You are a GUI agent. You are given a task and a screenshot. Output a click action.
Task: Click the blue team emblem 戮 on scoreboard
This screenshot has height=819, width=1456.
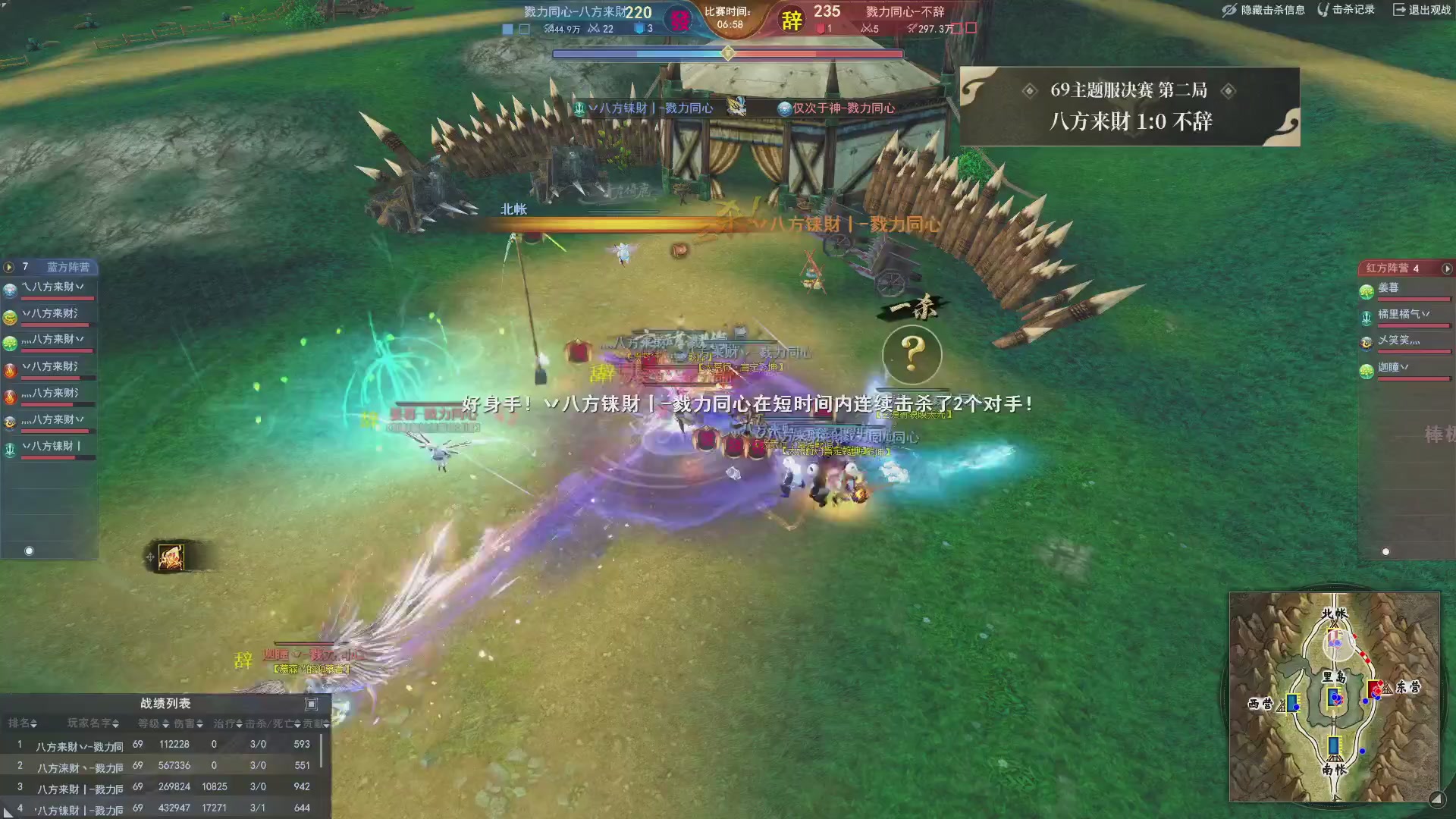click(680, 19)
